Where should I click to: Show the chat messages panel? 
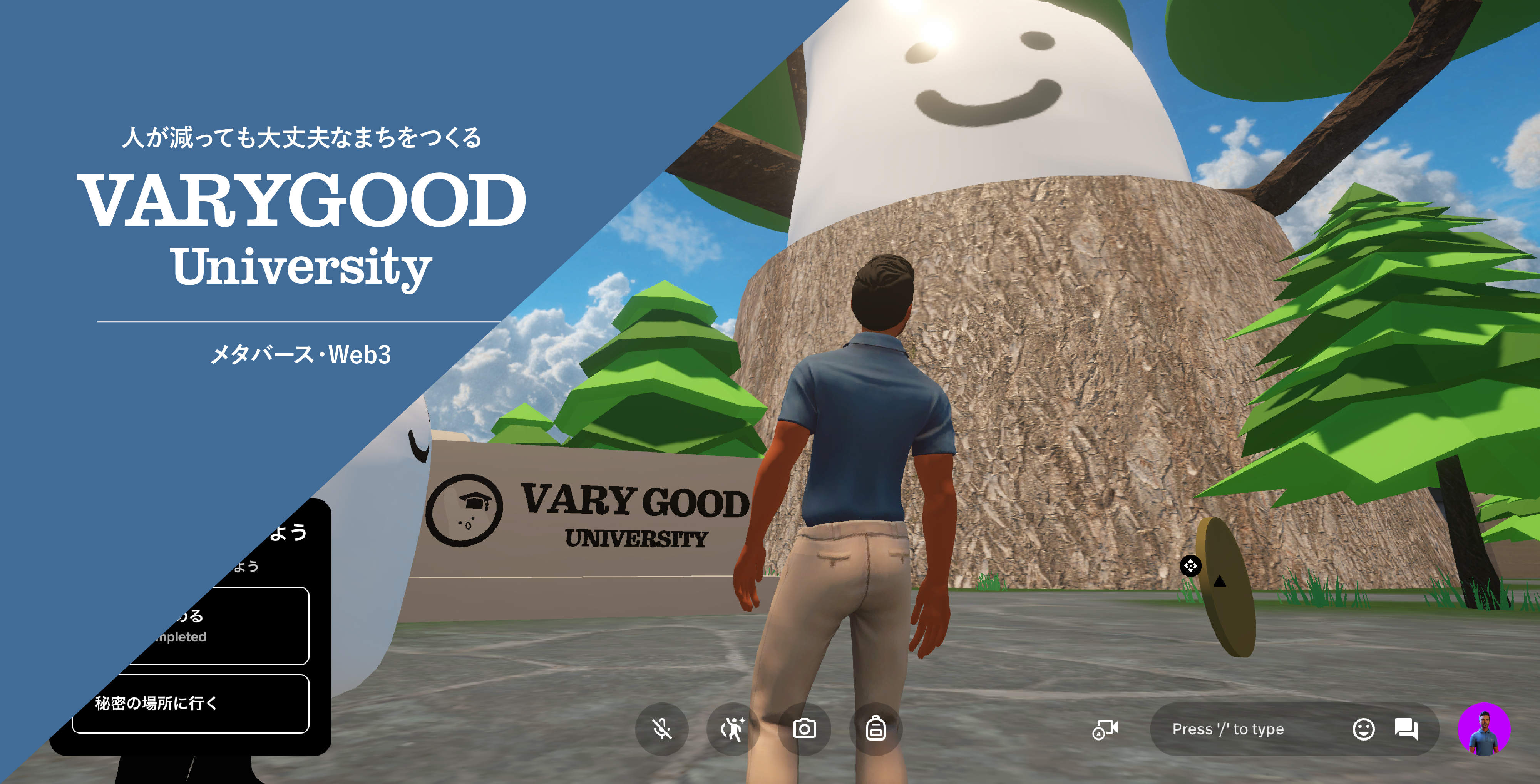tap(1406, 729)
